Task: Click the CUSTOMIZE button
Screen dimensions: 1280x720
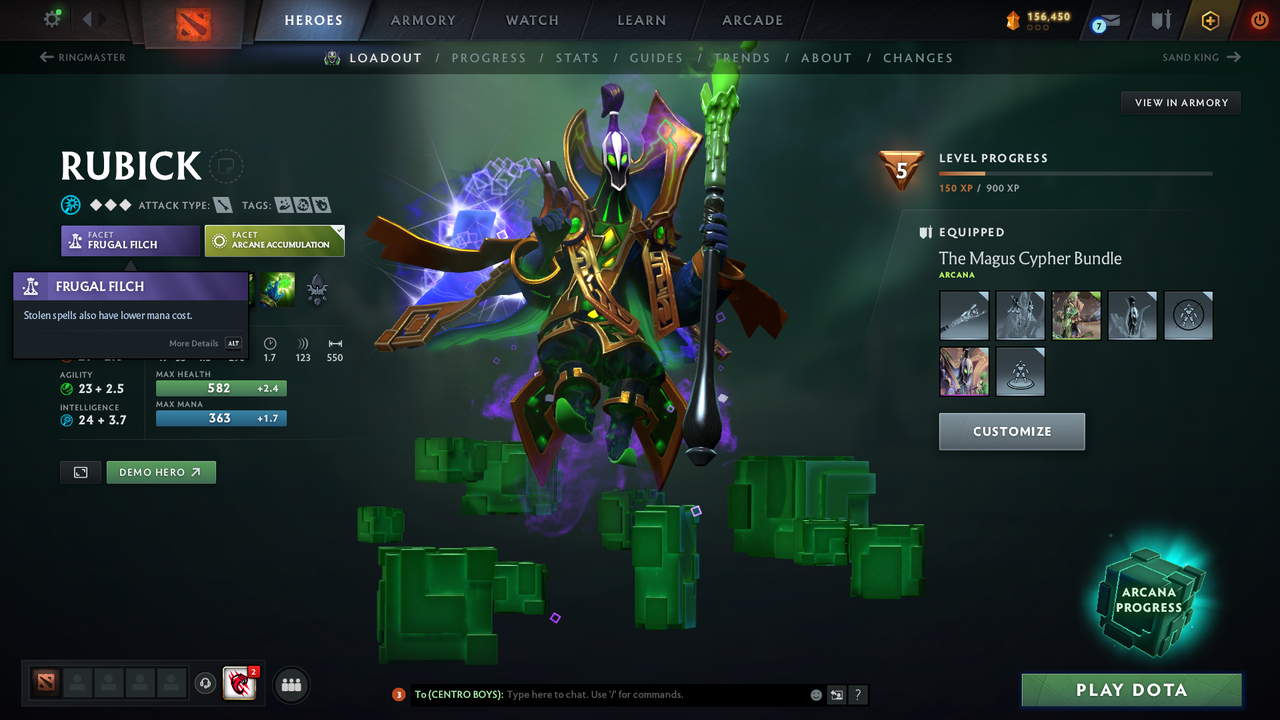Action: [x=1011, y=431]
